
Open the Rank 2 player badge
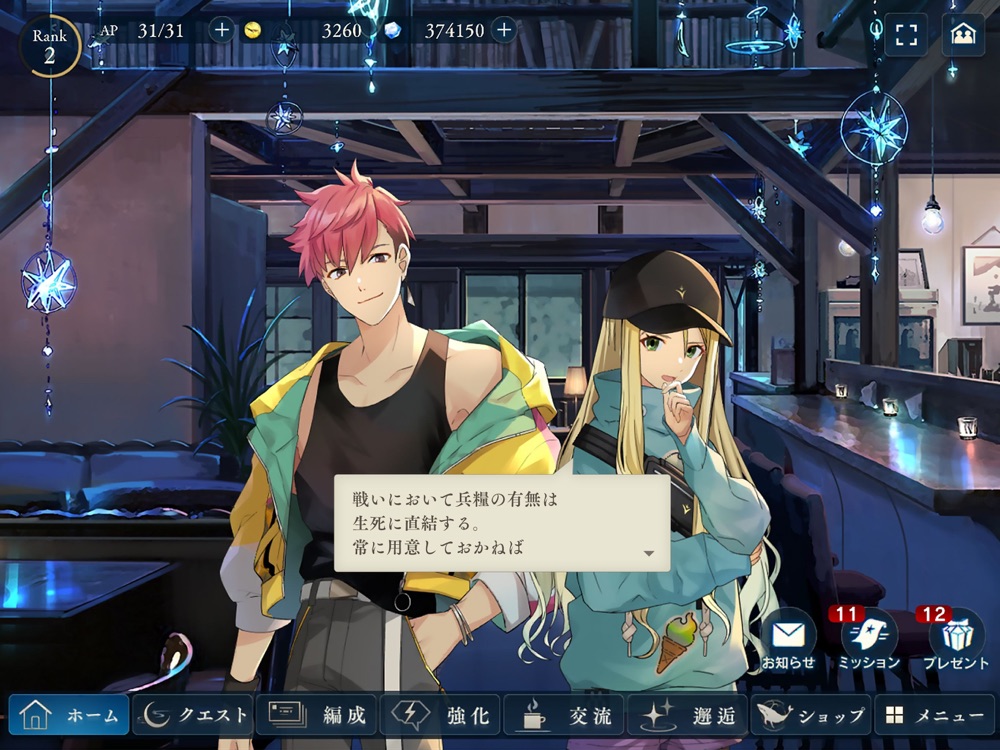tap(49, 46)
